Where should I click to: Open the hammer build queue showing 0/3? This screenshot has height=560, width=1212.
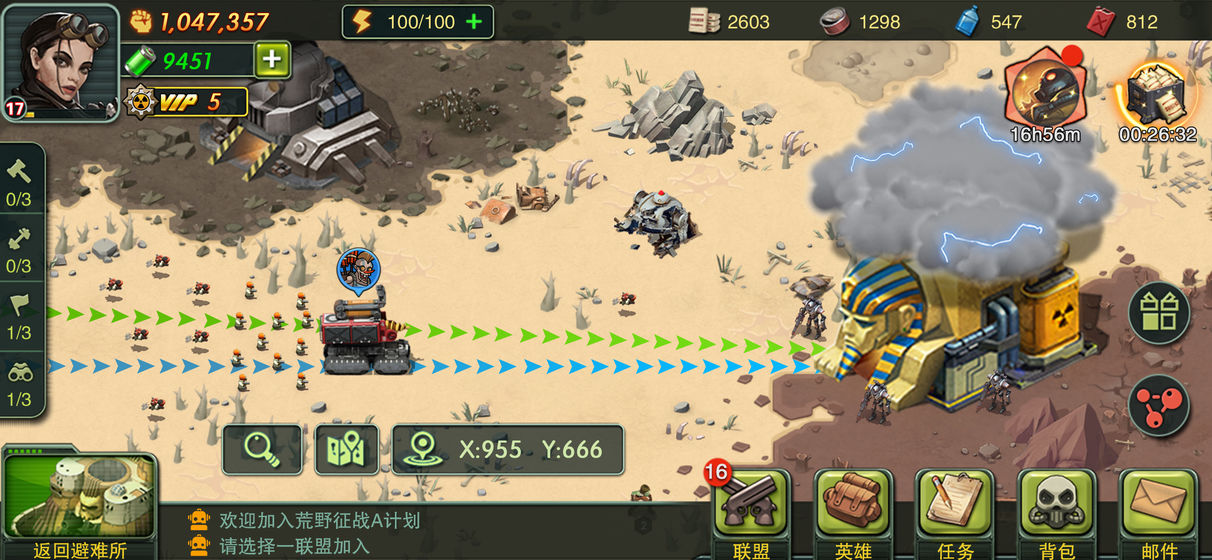[19, 181]
